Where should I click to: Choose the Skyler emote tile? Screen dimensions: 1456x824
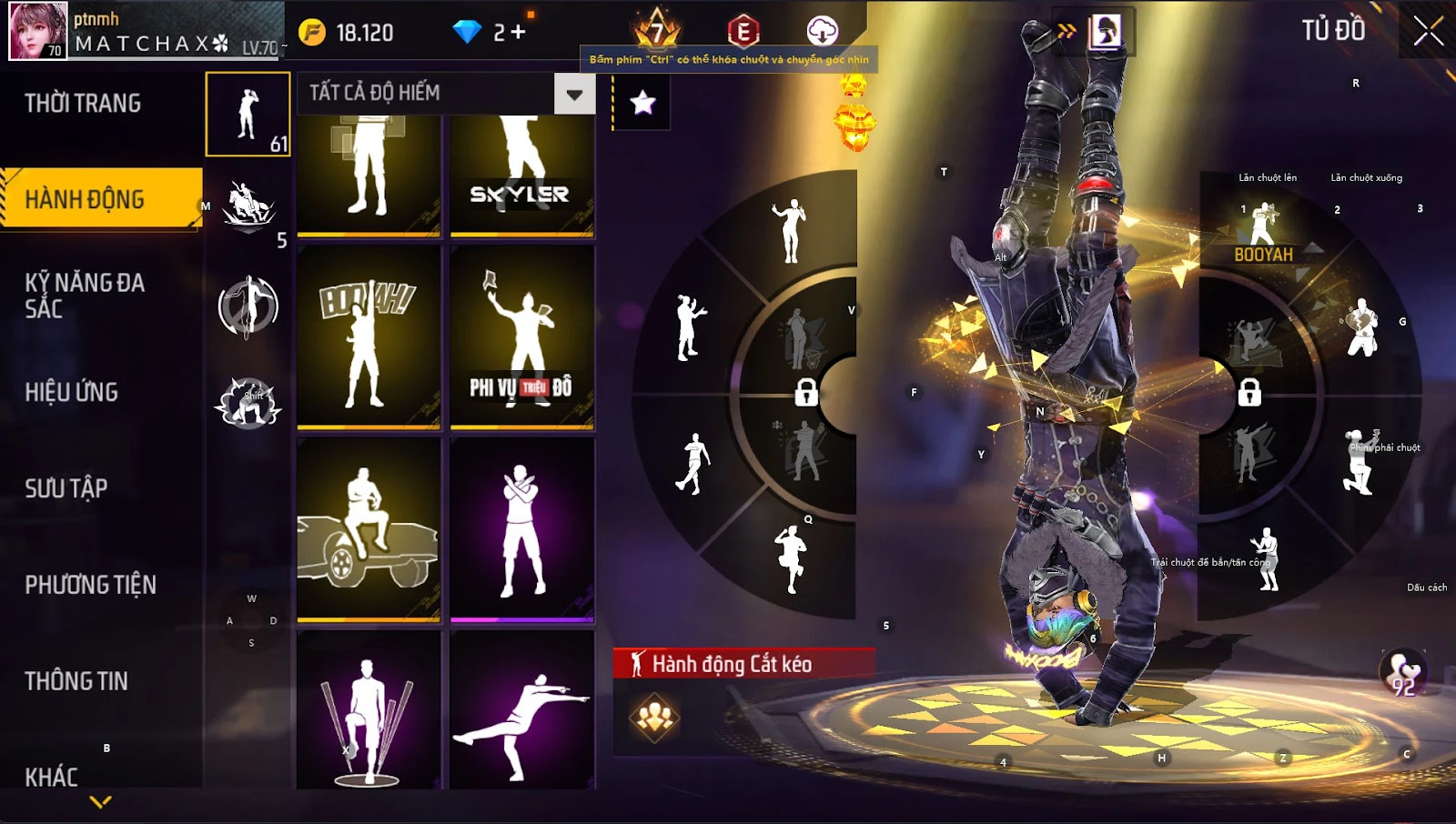coord(521,173)
